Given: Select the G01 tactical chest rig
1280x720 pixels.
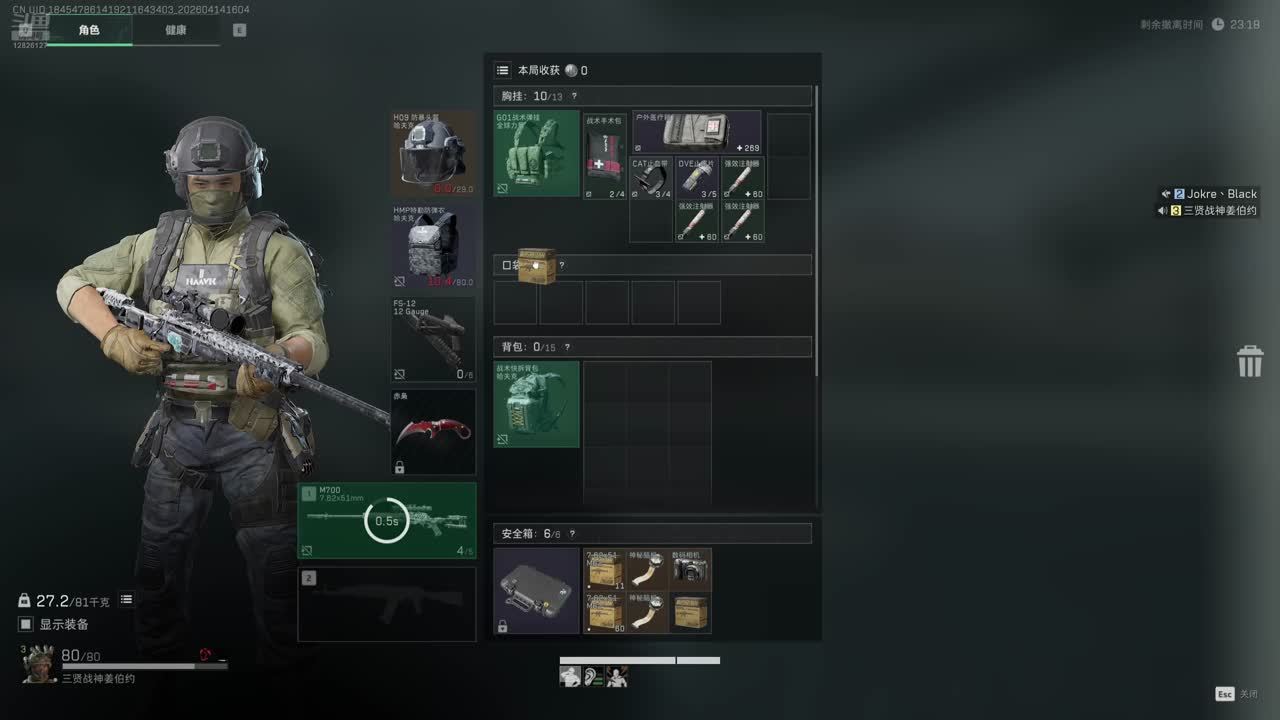Looking at the screenshot, I should tap(536, 153).
